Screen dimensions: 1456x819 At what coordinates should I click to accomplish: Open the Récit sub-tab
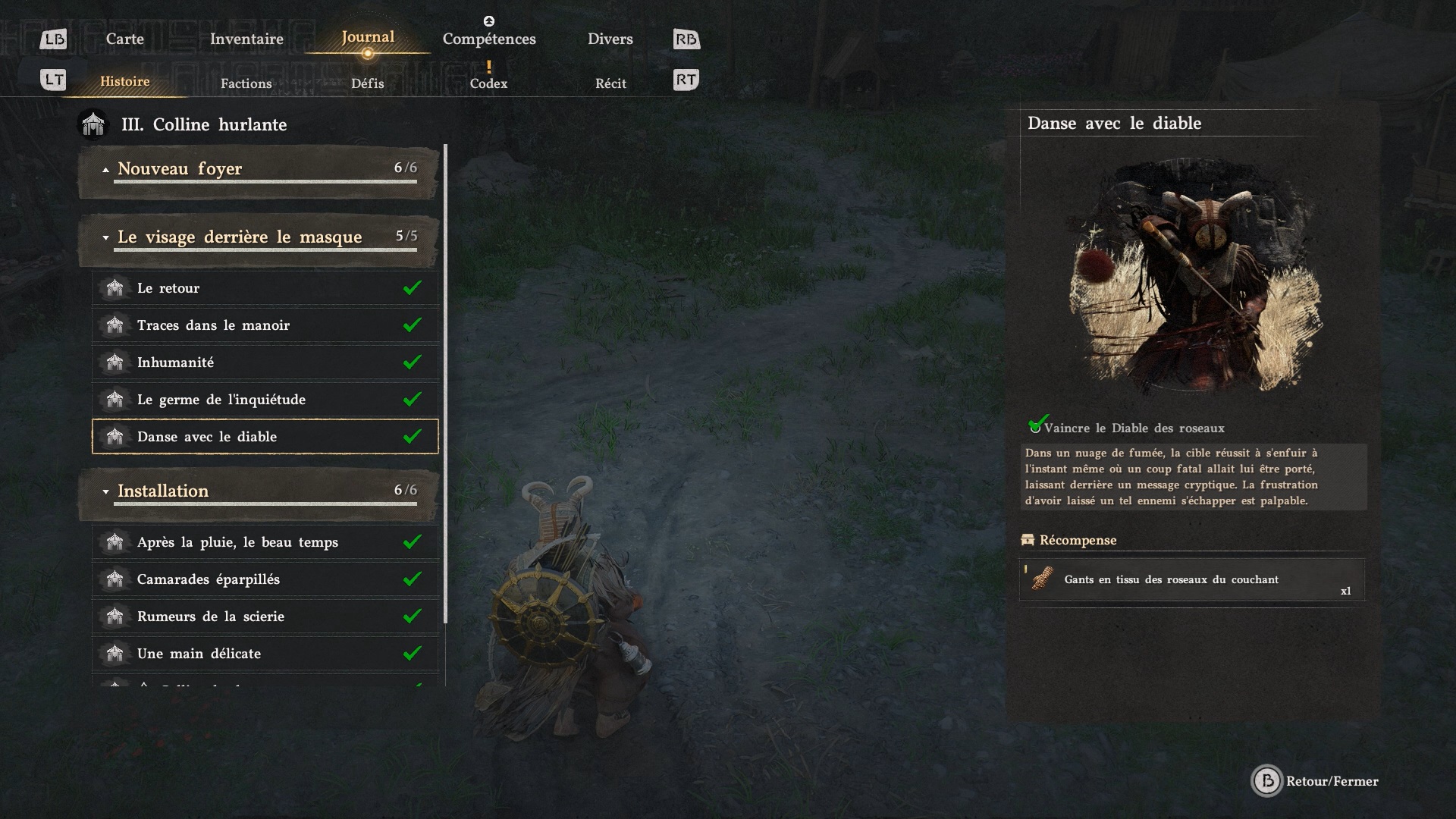(610, 83)
